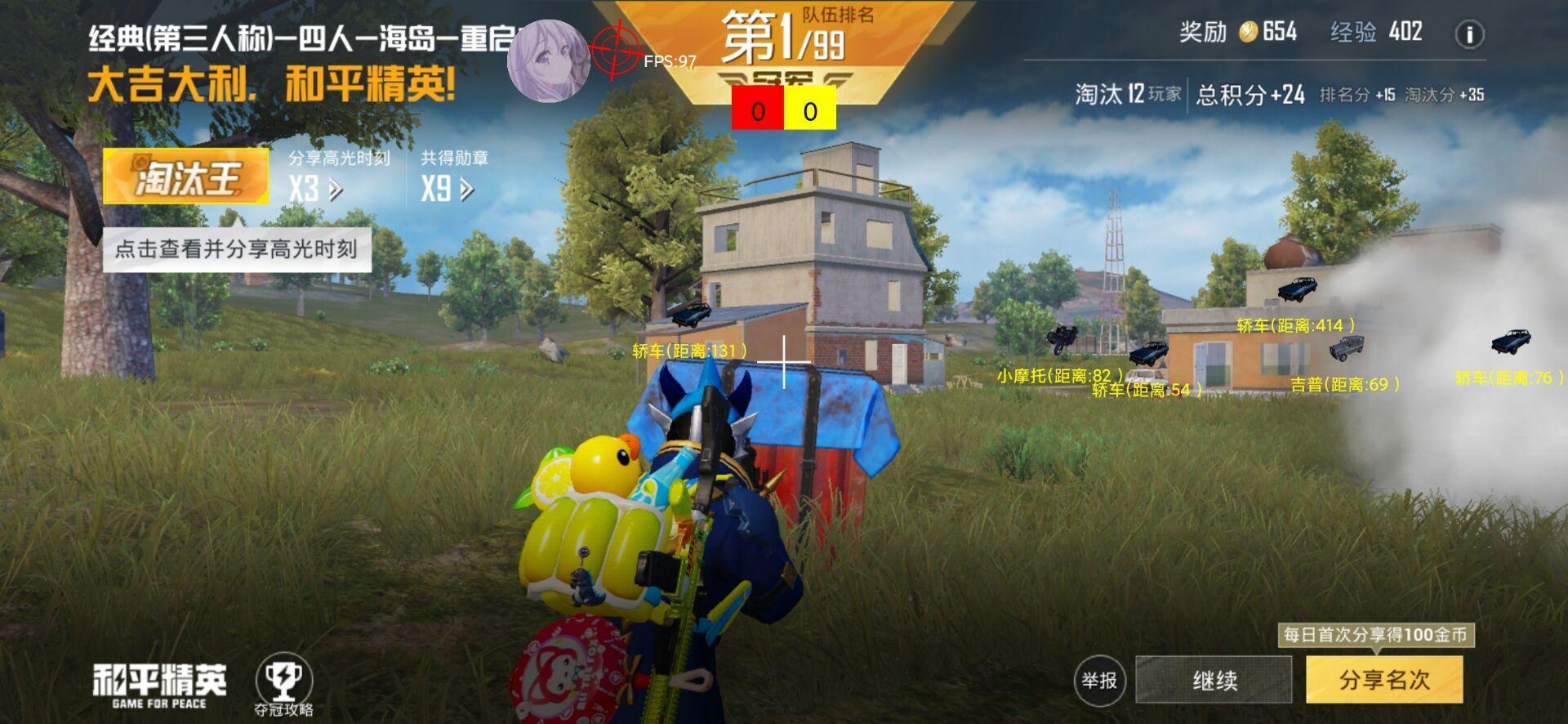Click the 轿车 marker at distance 414
Screen dimensions: 1568x724
(1297, 324)
